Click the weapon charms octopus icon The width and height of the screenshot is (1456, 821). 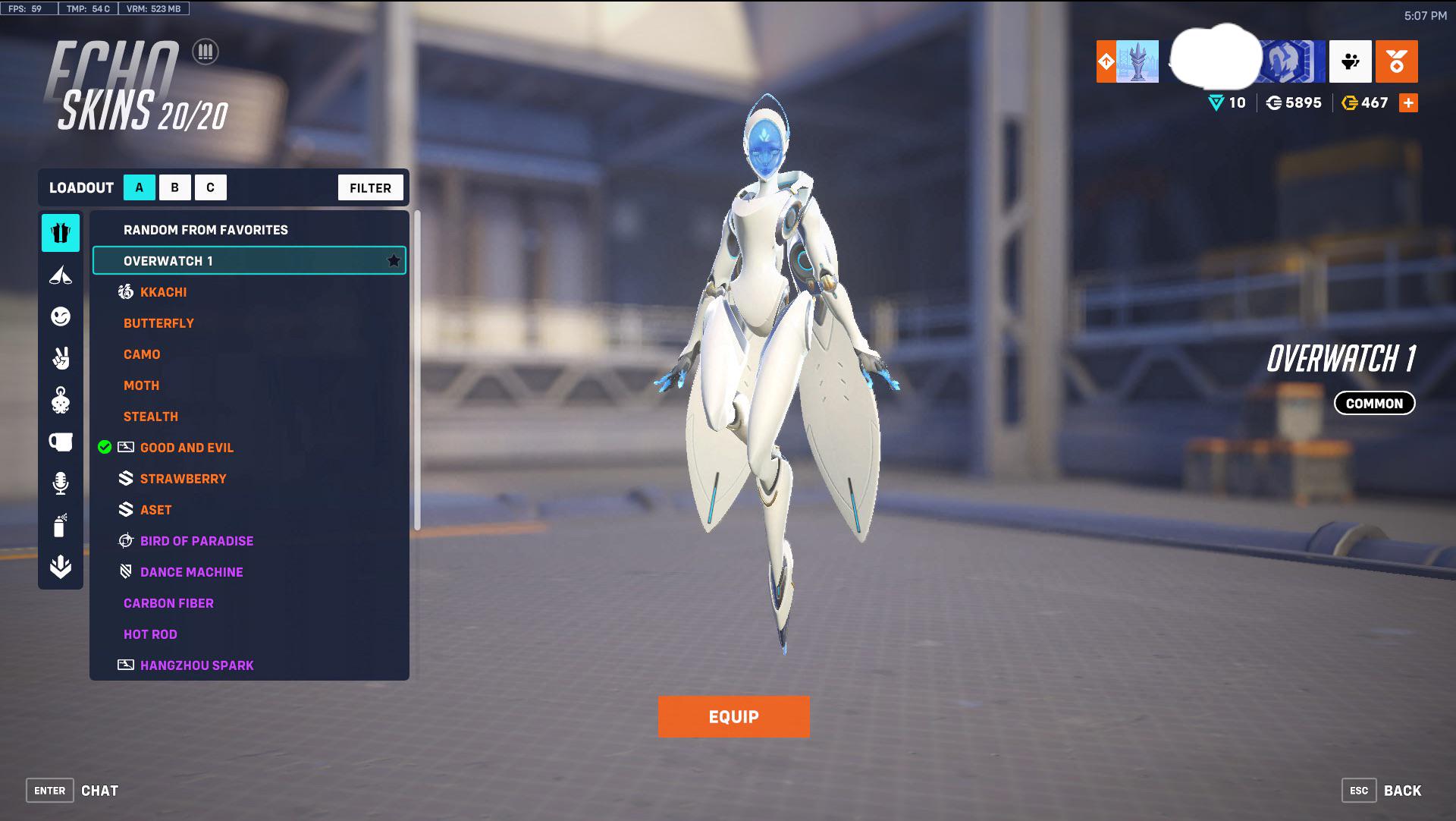point(61,400)
